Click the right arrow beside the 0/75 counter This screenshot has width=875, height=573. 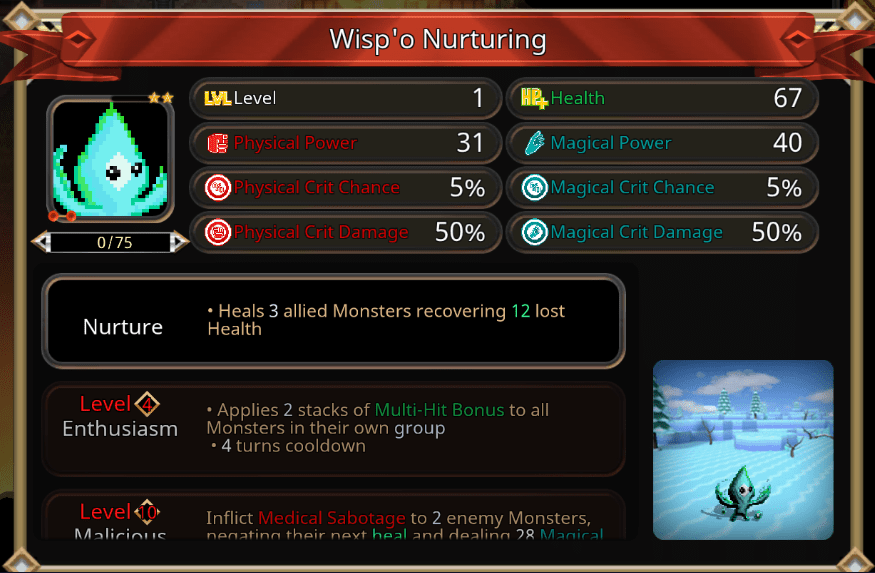179,242
